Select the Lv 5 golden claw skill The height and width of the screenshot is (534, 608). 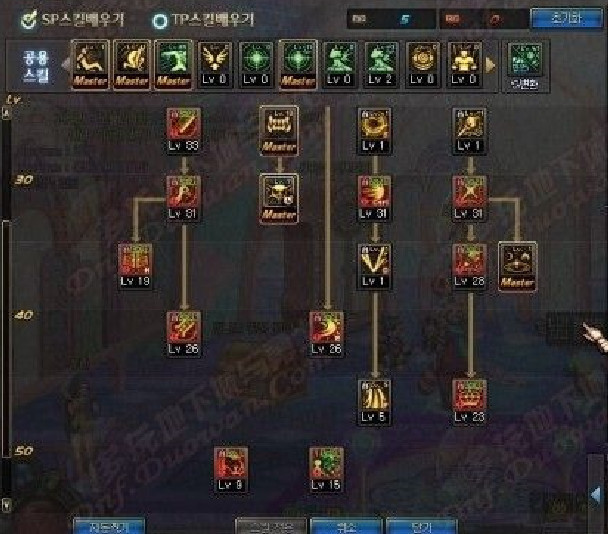[x=375, y=396]
